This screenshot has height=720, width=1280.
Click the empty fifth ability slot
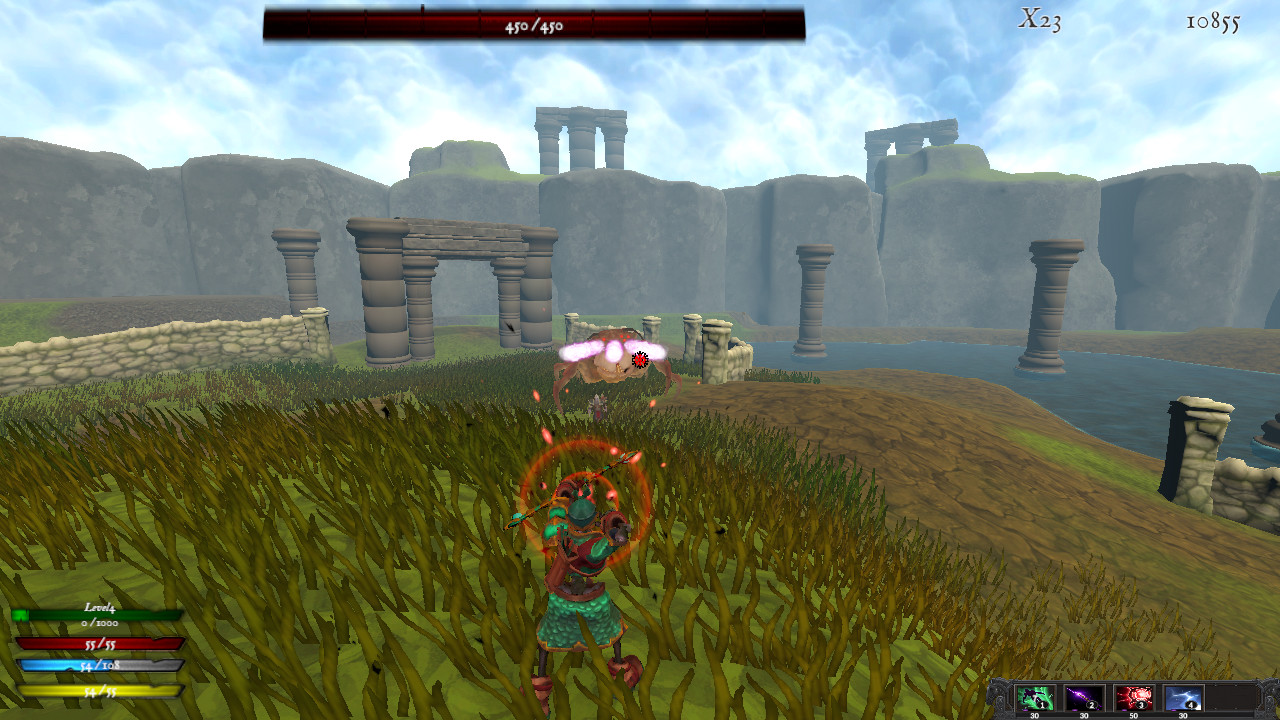1232,696
